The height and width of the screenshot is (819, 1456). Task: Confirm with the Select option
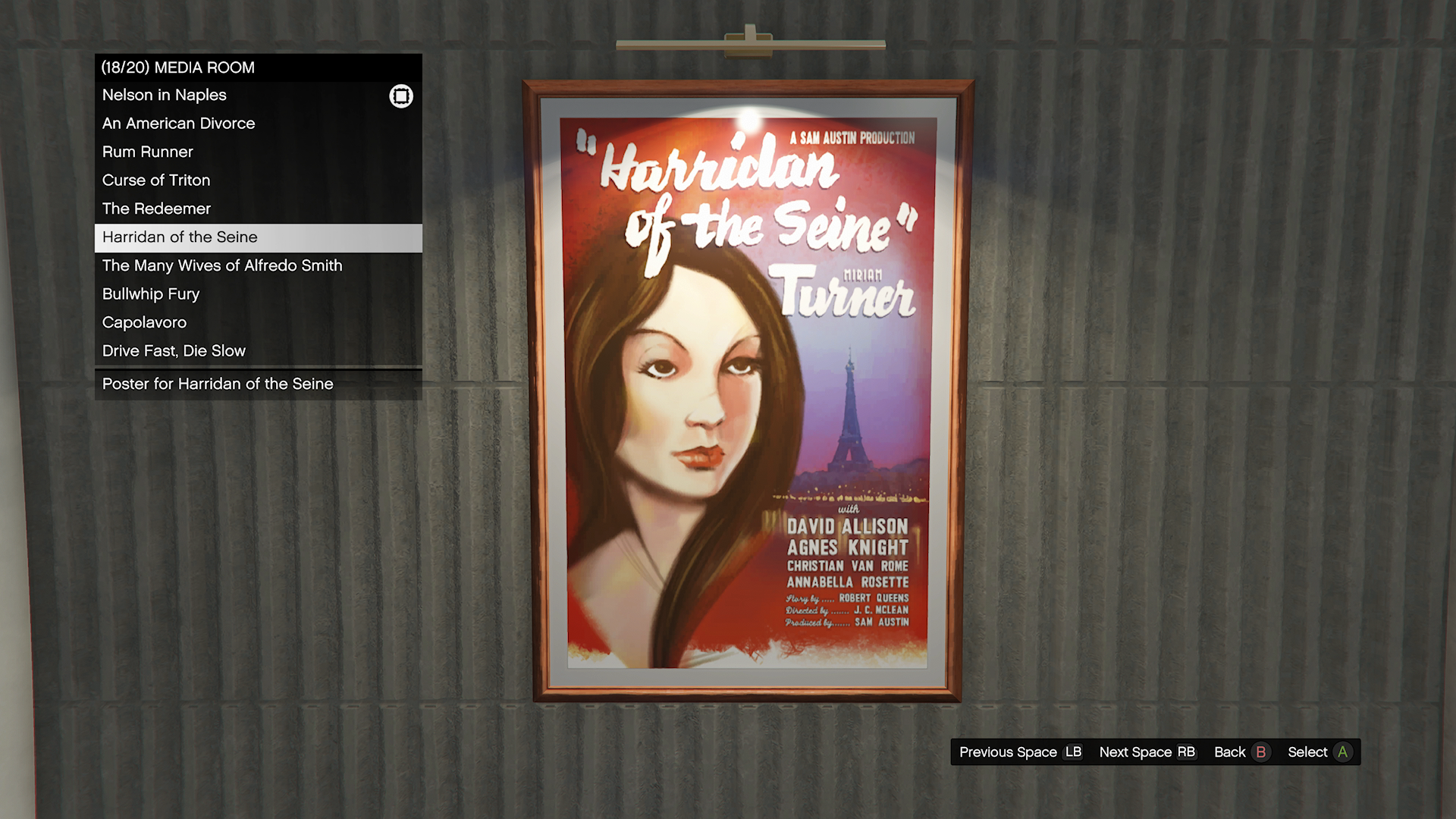pos(1319,752)
